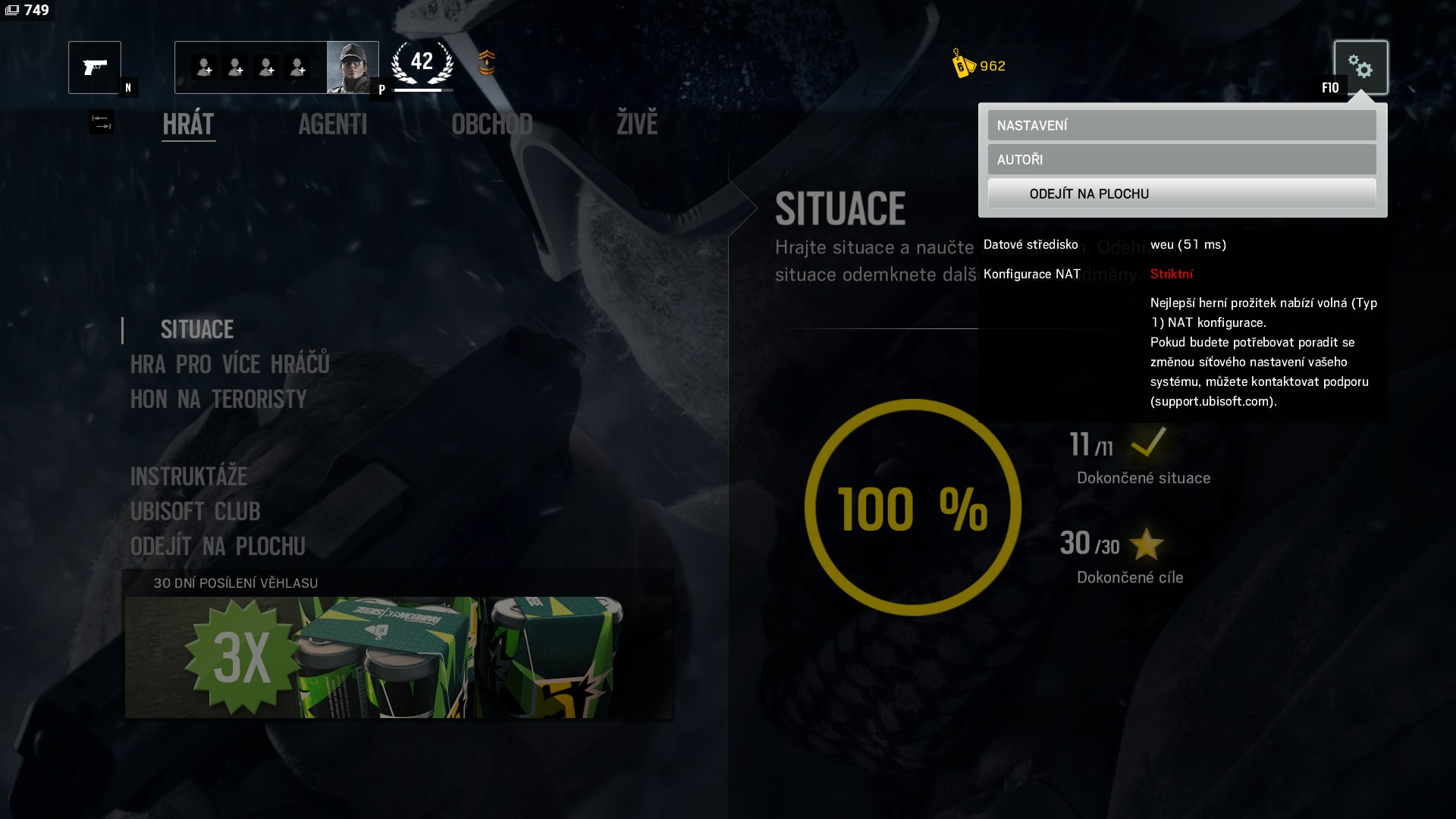Open the Ubisoft Club entry
The width and height of the screenshot is (1456, 819).
pyautogui.click(x=195, y=512)
